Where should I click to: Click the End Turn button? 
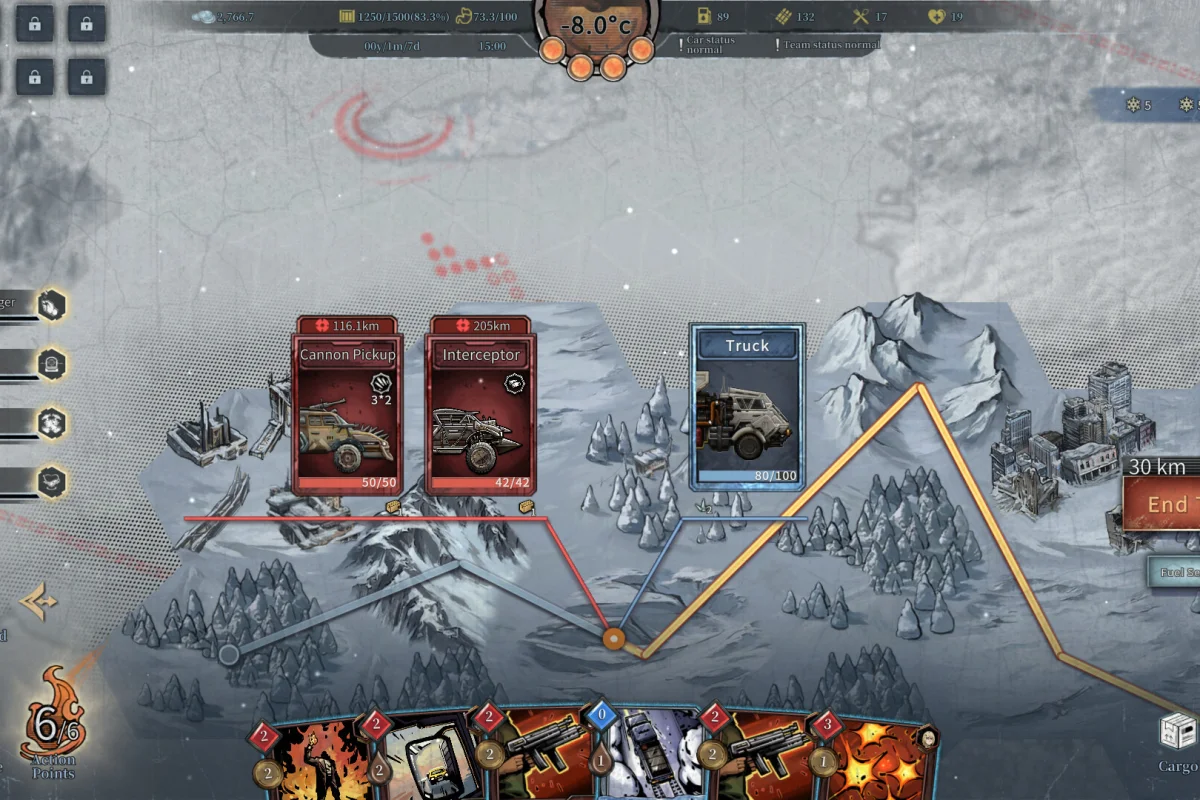[1162, 504]
